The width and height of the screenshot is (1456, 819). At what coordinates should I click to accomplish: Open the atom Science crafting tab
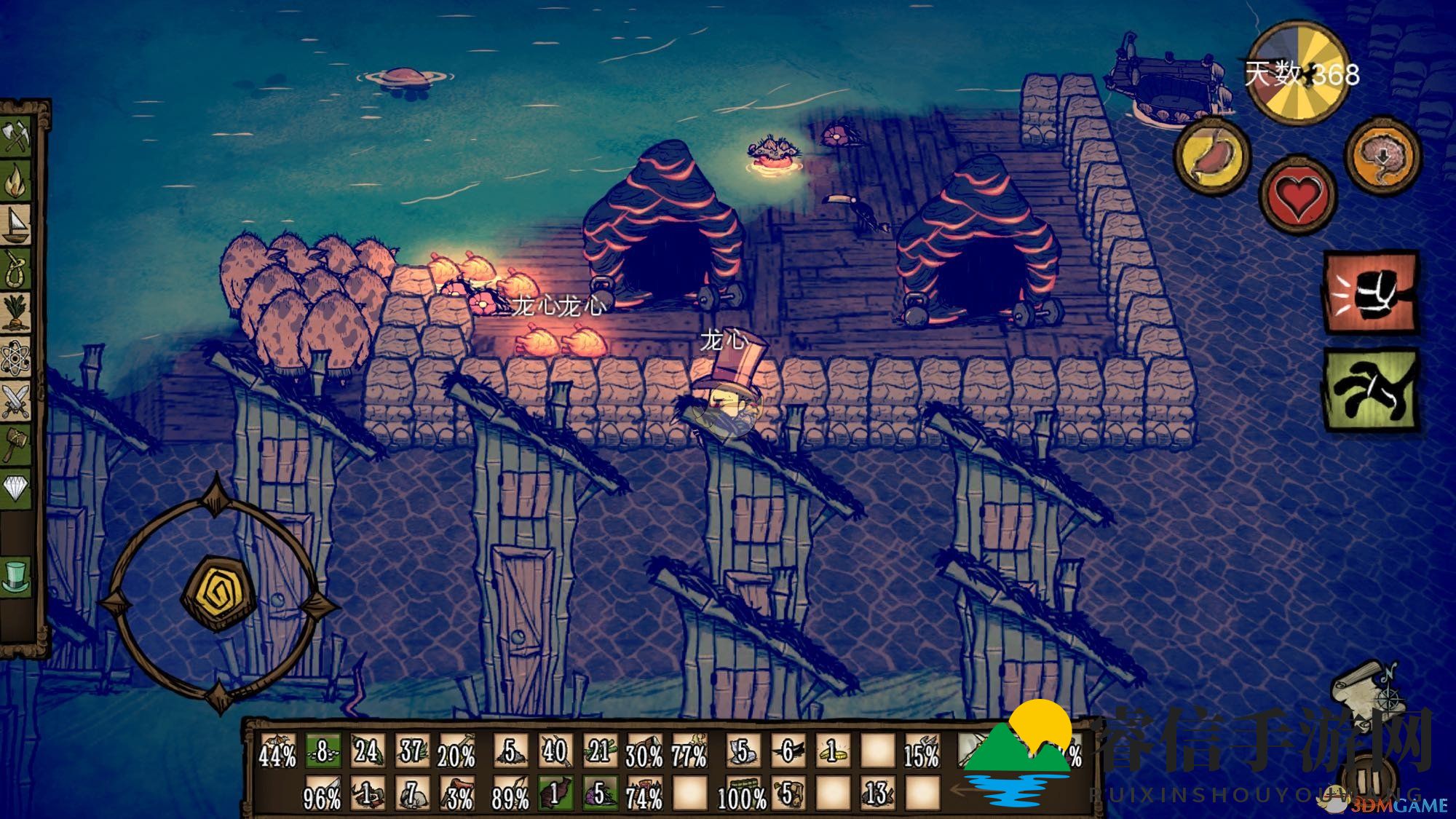(x=16, y=357)
